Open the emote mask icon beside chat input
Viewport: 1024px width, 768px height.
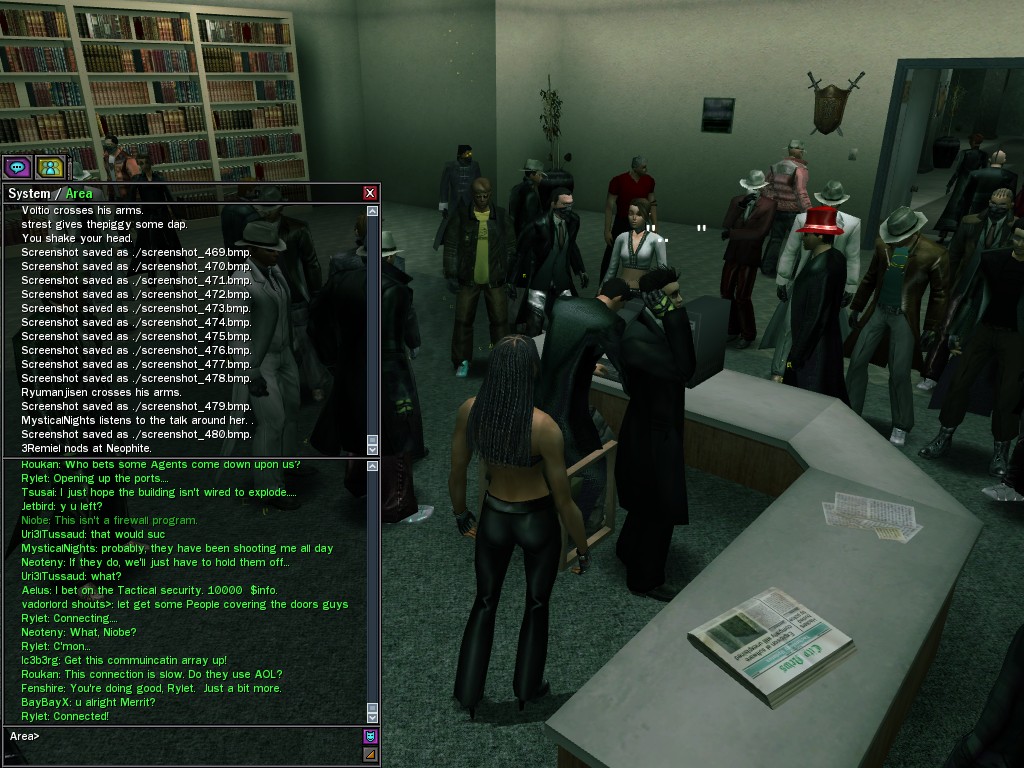[370, 737]
